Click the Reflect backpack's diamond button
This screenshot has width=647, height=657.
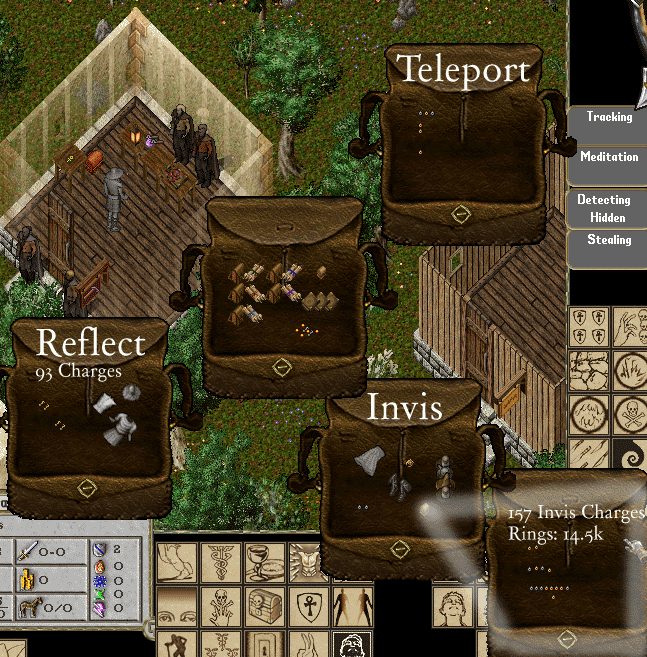click(x=87, y=488)
